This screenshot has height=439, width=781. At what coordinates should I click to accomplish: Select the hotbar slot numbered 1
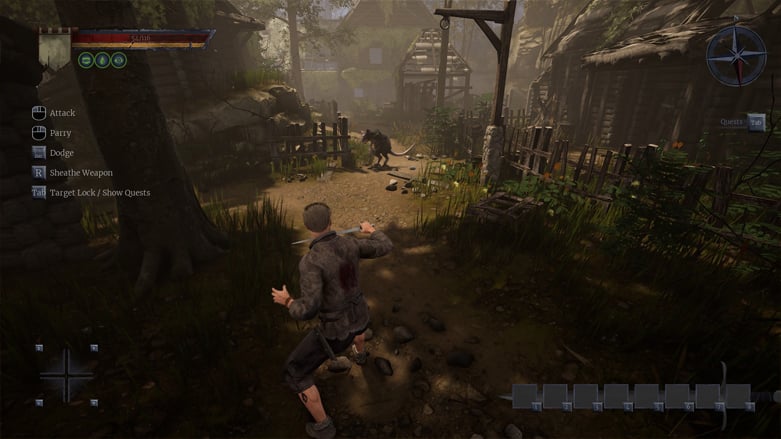tap(526, 396)
